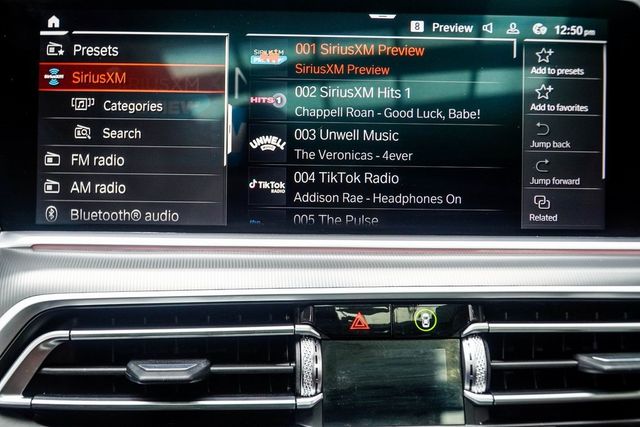
Task: Tap the speaker icon in status bar
Action: click(487, 28)
